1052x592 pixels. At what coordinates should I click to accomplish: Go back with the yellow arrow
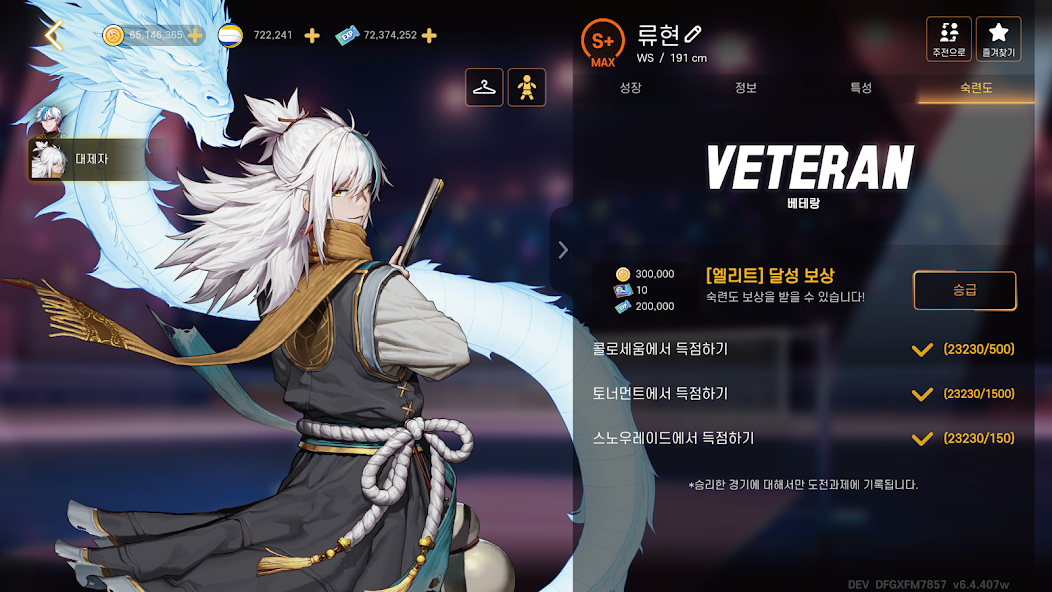[54, 36]
